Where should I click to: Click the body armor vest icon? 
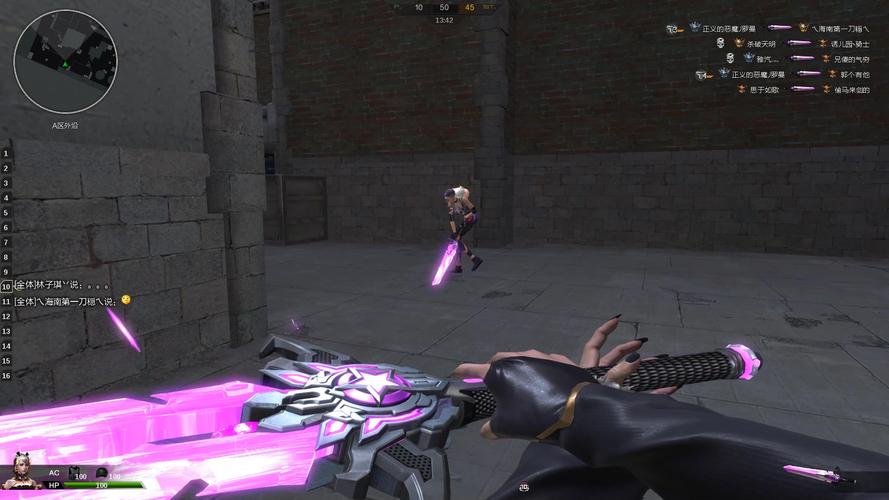click(x=74, y=470)
